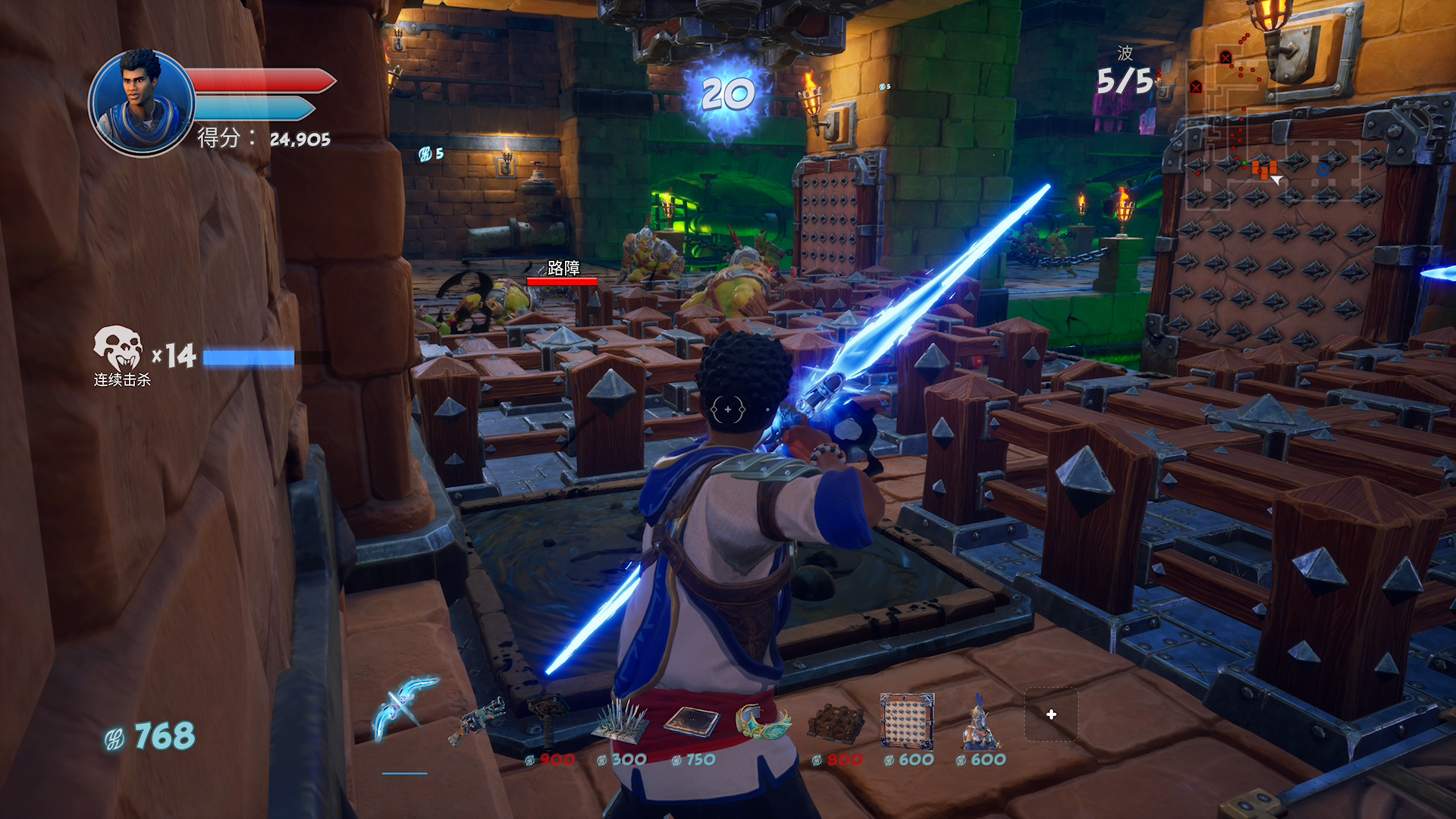Equip the blunderbuss gun in the hotbar
The image size is (1456, 819).
tap(476, 720)
